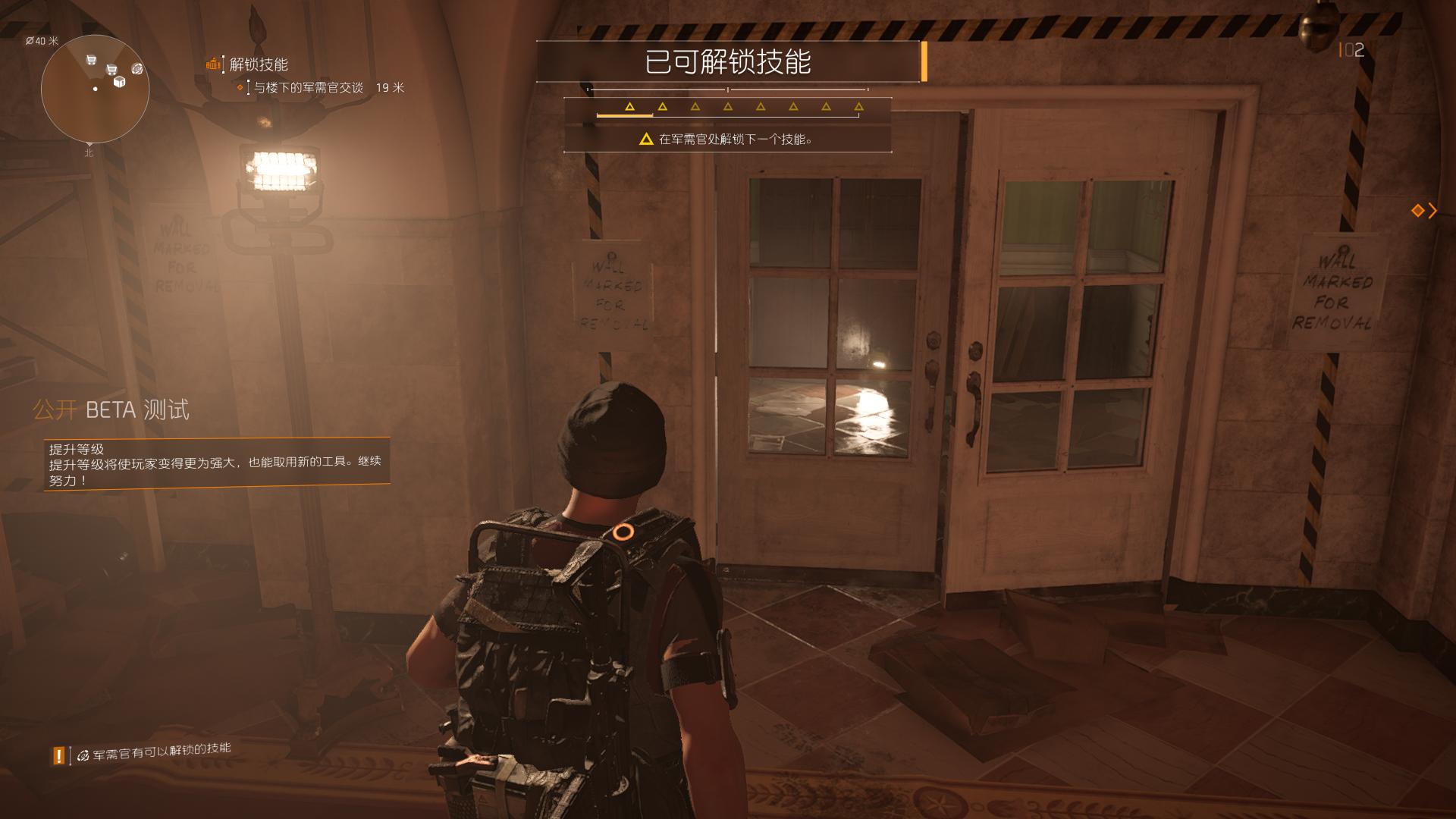Click the 已可解锁技能 notification banner
Screen dimensions: 1456x819
click(727, 61)
